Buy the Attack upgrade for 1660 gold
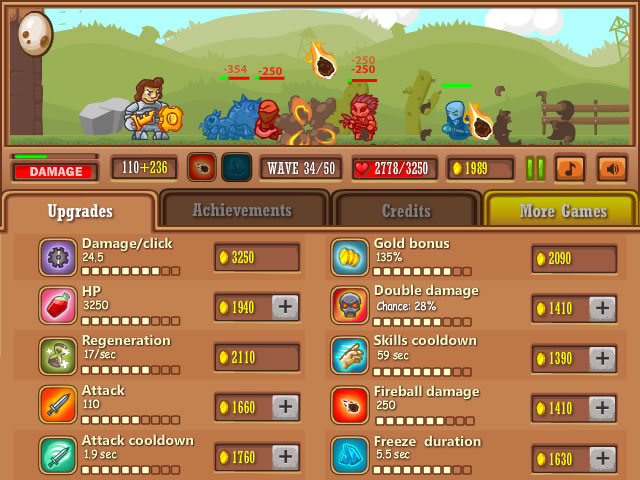This screenshot has height=480, width=640. tap(285, 407)
